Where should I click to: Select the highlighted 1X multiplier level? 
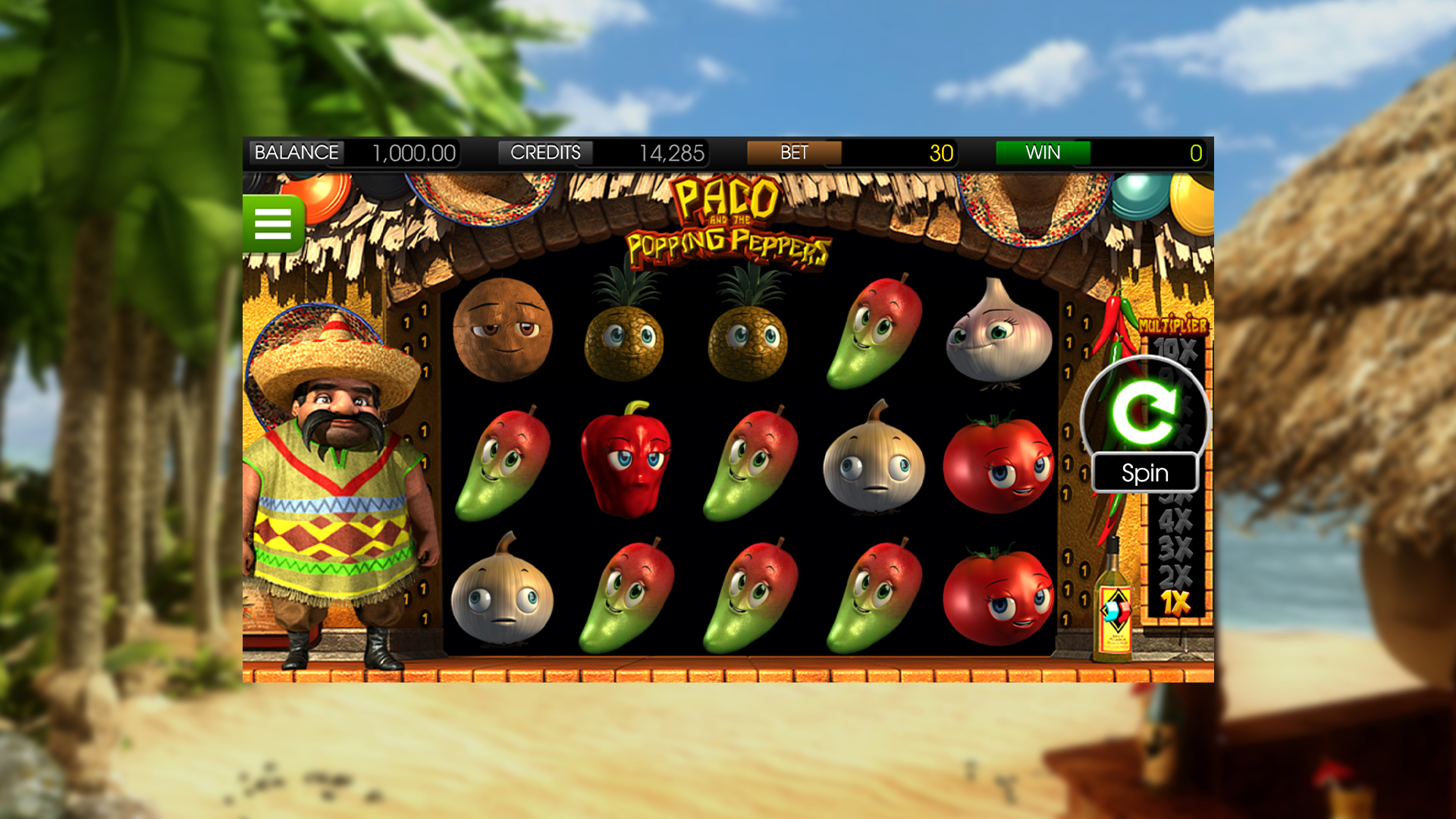(1175, 599)
